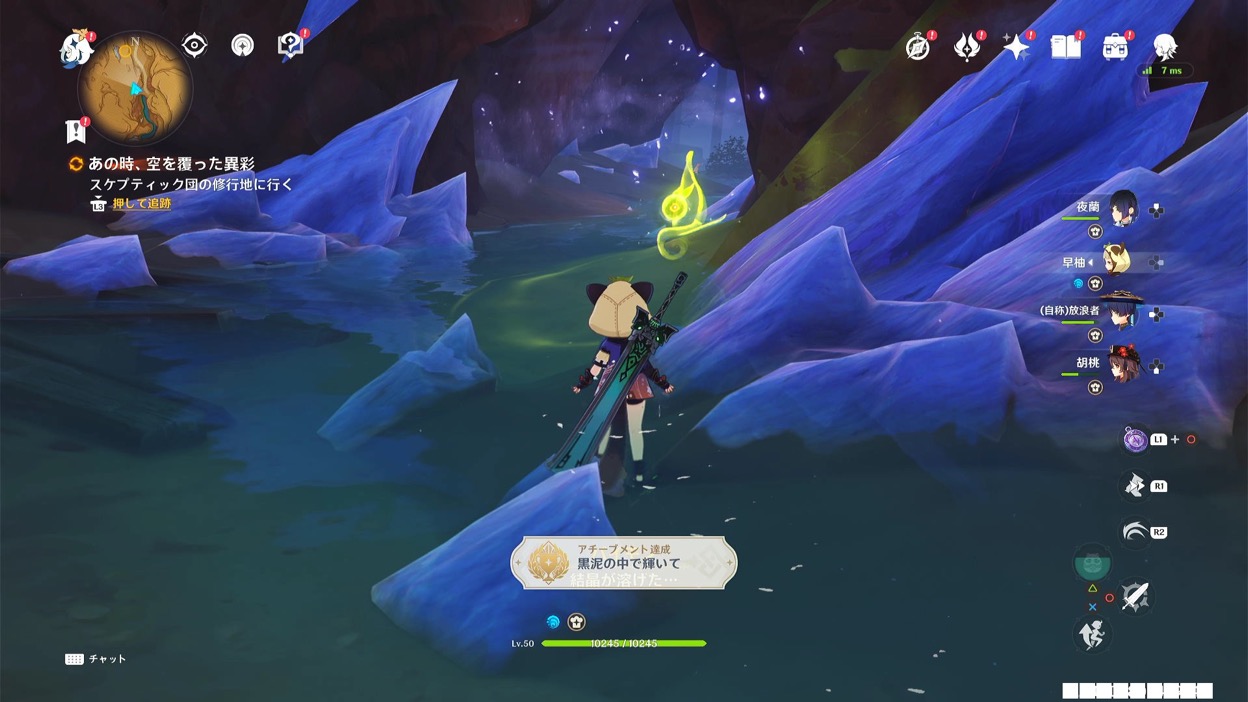Switch to party member 胡桃
The height and width of the screenshot is (702, 1248).
point(1122,364)
